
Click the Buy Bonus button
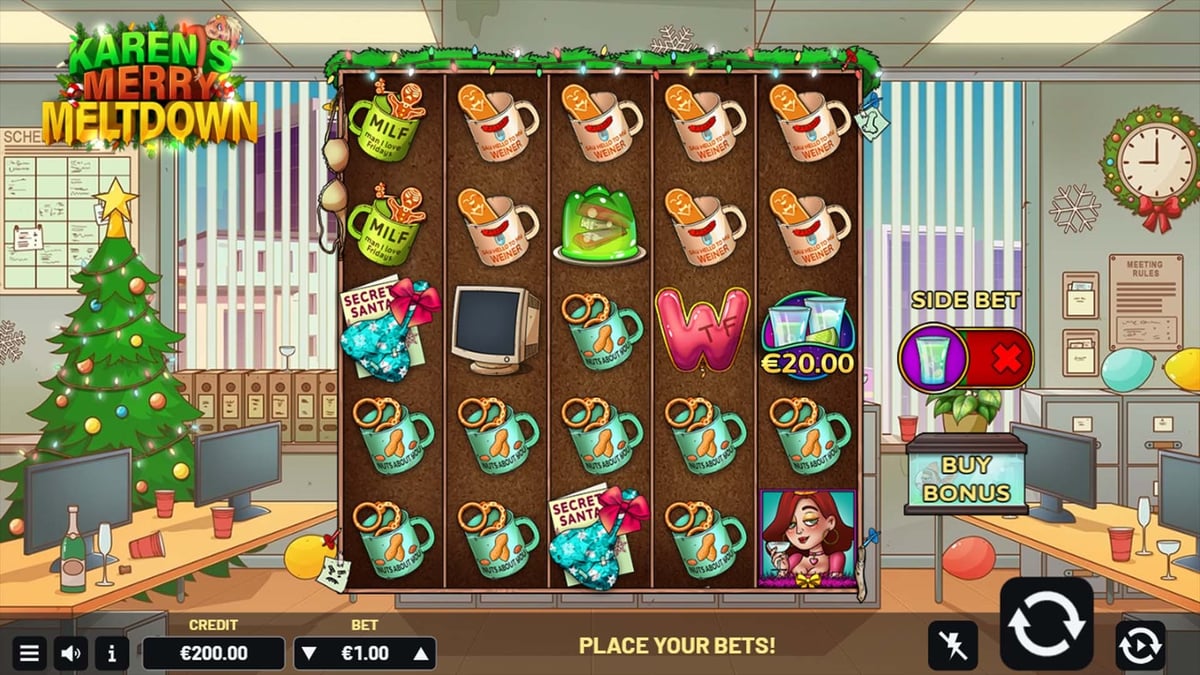coord(965,479)
